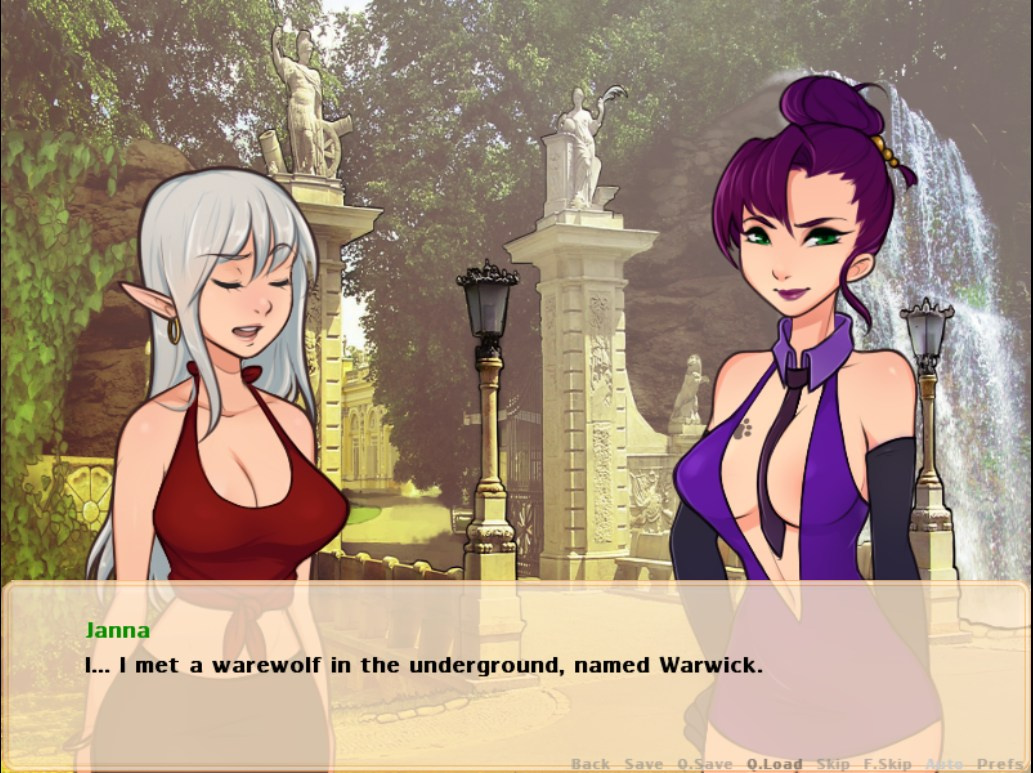Quick save with Q.Save

pyautogui.click(x=705, y=764)
